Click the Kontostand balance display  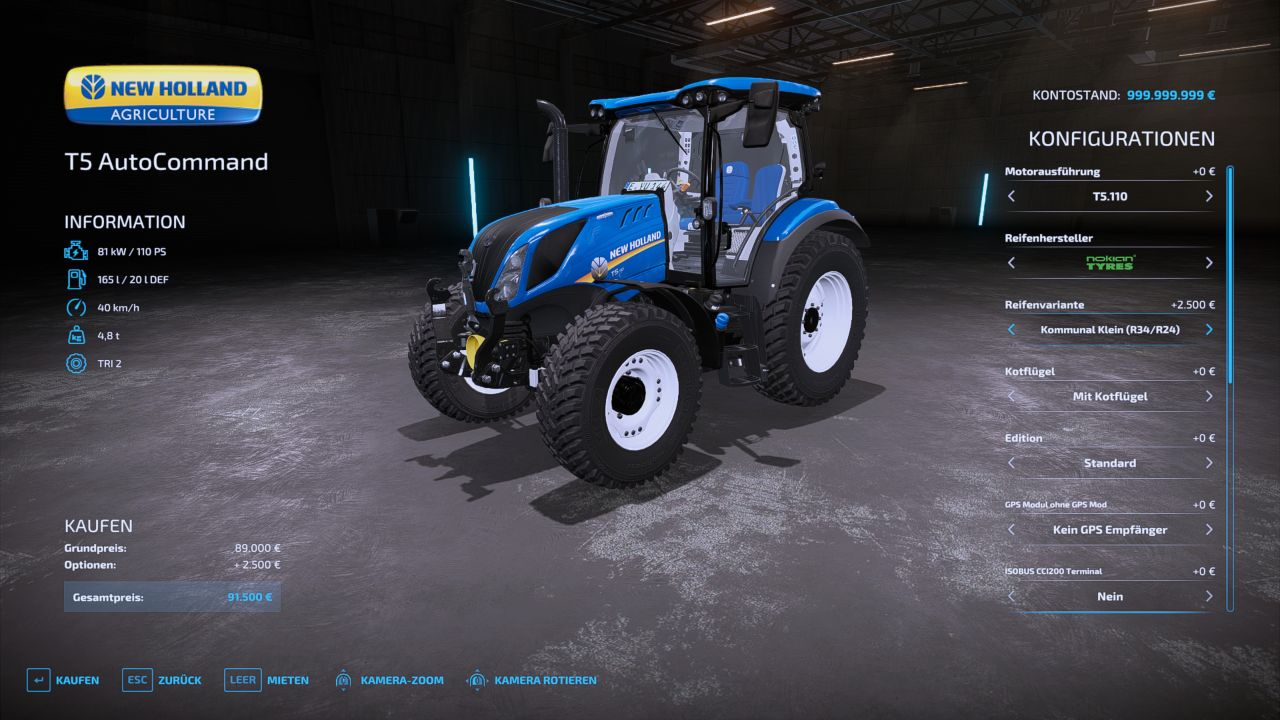pos(1123,95)
